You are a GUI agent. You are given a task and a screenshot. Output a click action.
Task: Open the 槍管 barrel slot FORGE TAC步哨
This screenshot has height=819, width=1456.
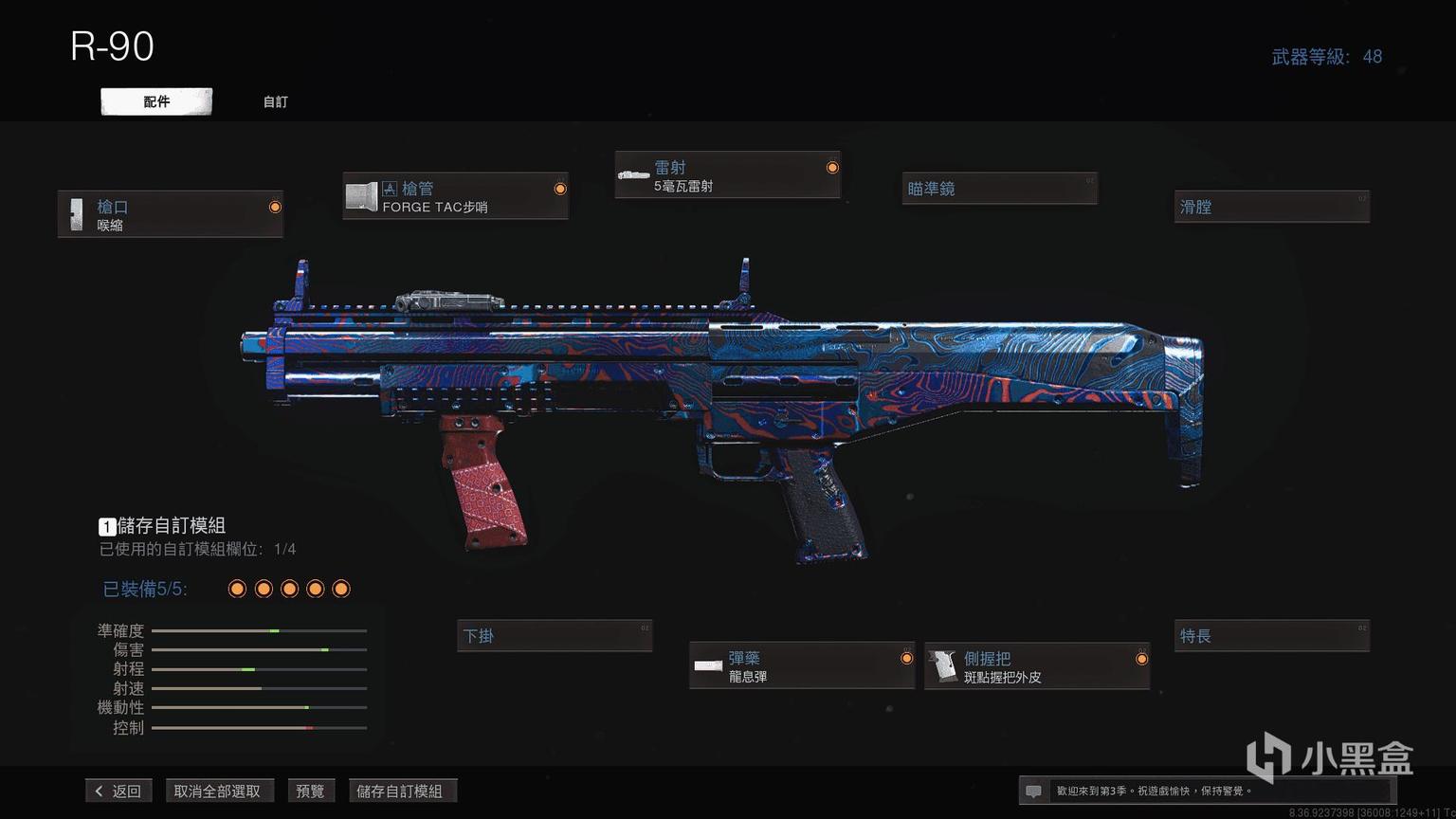point(455,196)
